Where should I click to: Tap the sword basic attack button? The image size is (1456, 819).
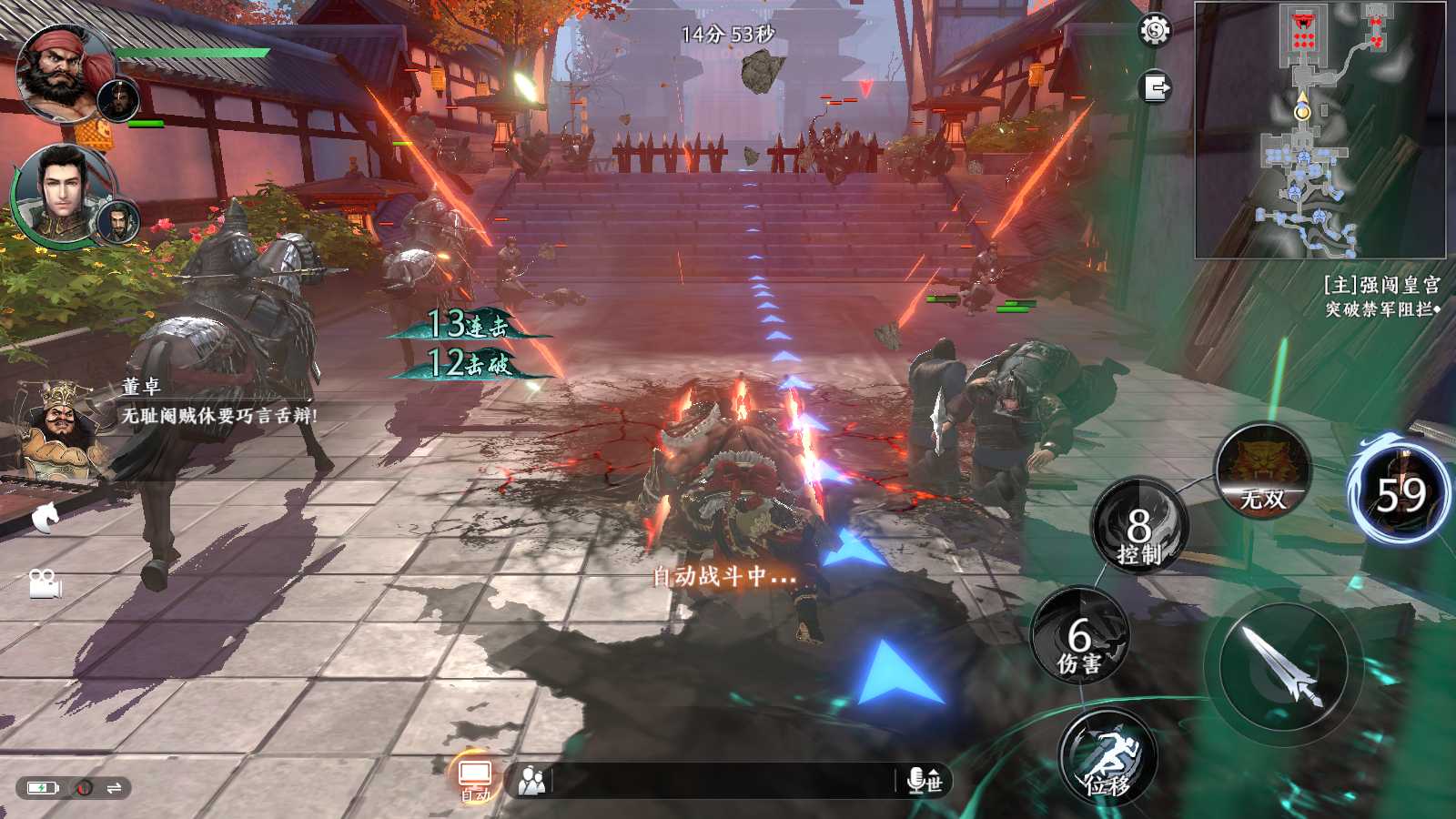pos(1283,667)
